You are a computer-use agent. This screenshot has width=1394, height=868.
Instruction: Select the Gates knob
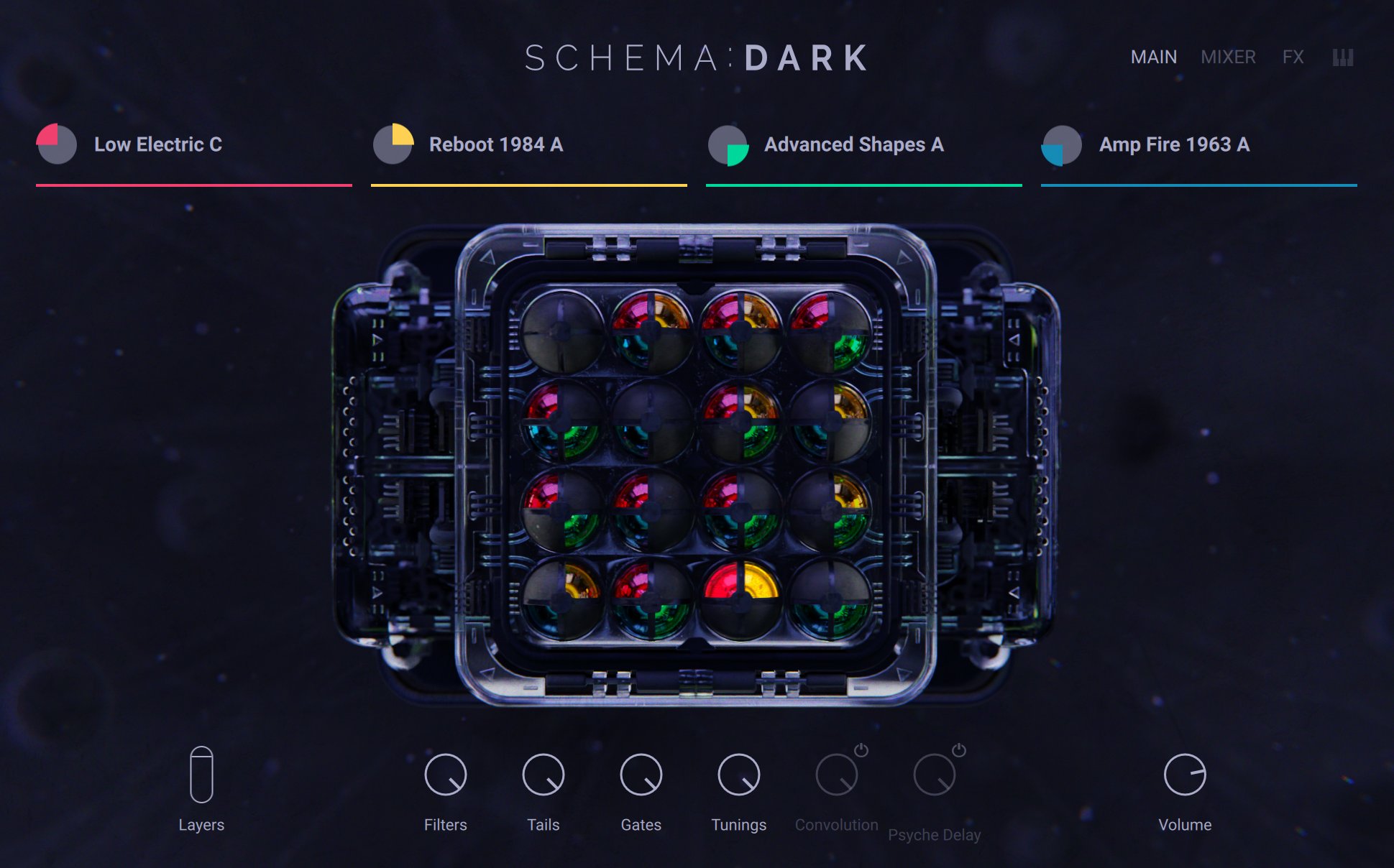pos(640,775)
